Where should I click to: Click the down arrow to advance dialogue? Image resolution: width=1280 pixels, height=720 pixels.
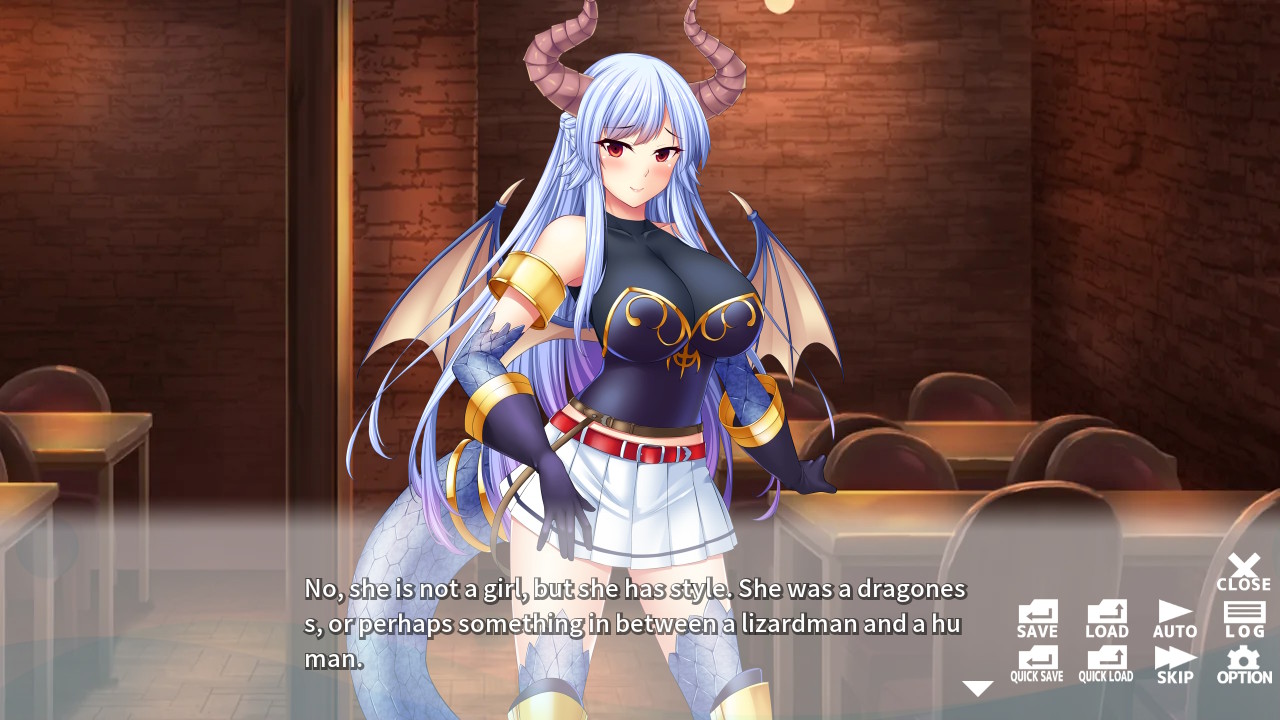click(x=975, y=686)
